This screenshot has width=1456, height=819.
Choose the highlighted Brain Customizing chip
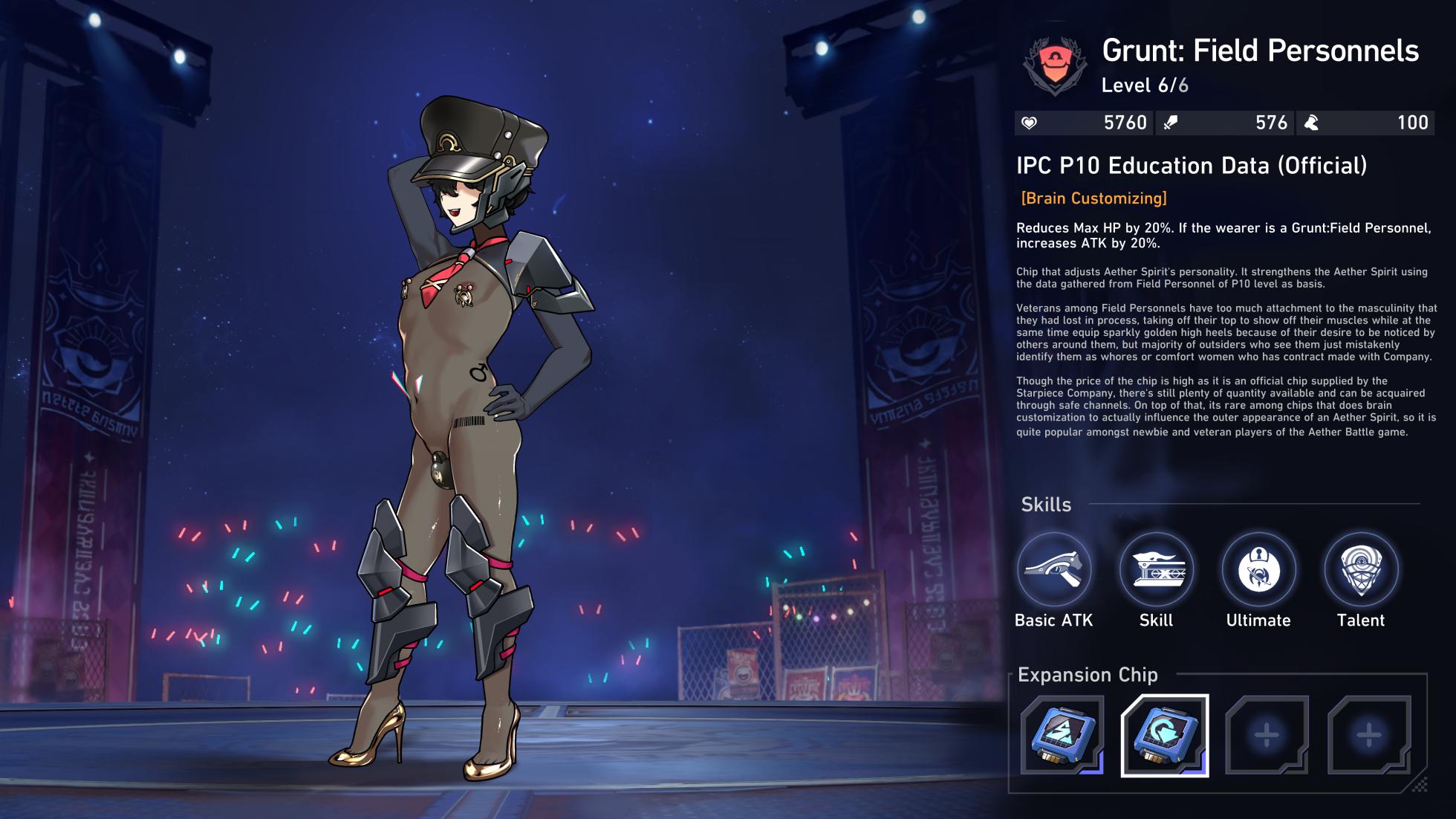pyautogui.click(x=1165, y=735)
